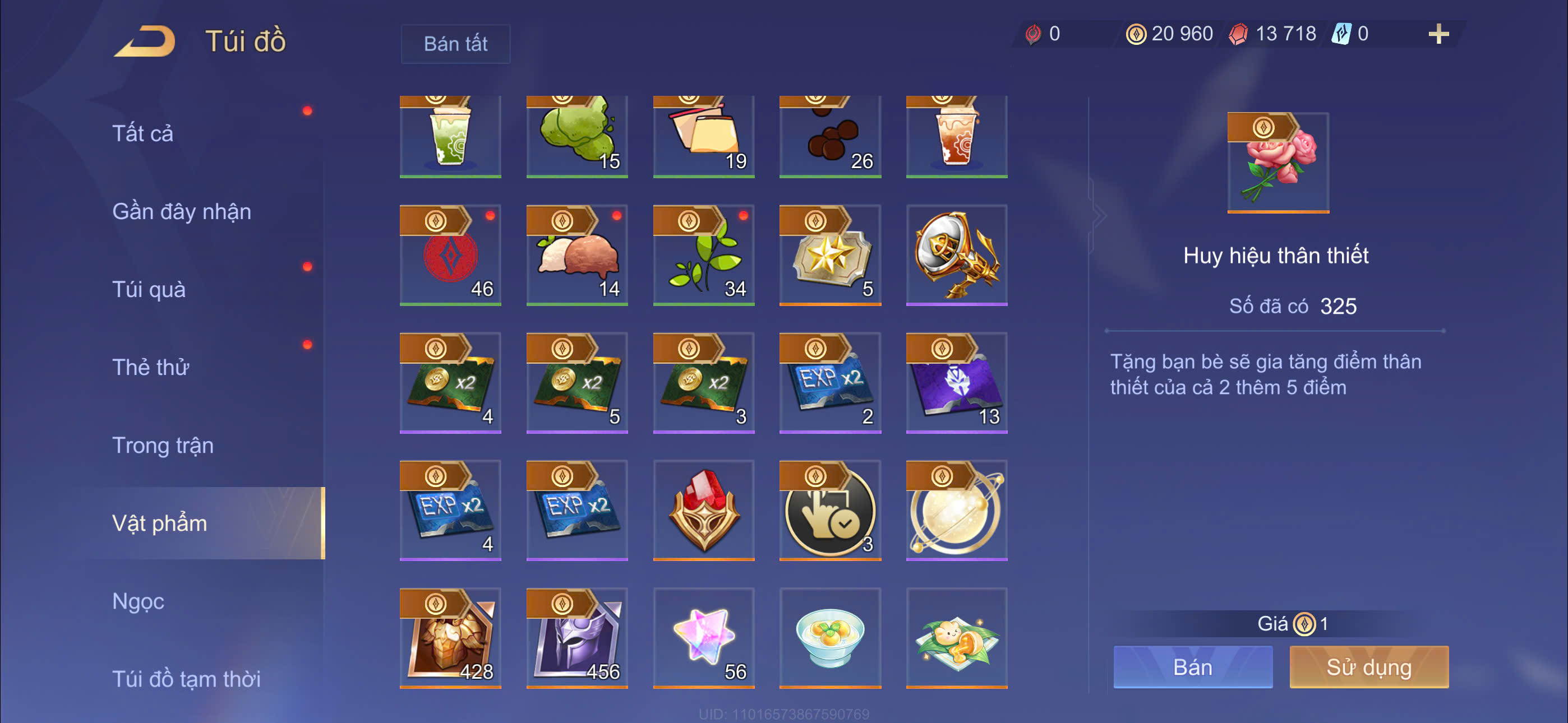This screenshot has height=723, width=1568.
Task: Select the golden horn trumpet item
Action: (956, 255)
